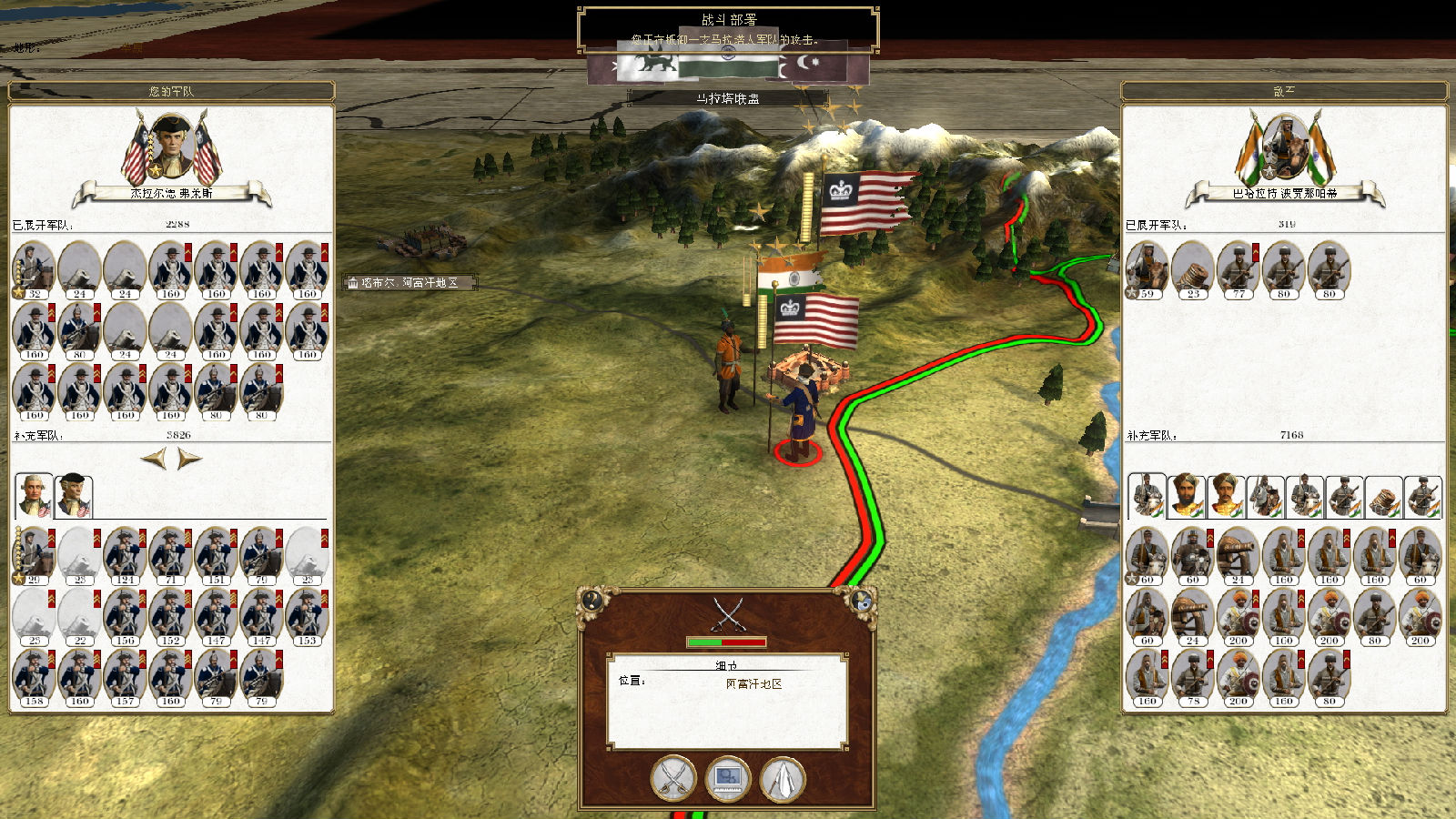Click the camera icon on battle panel corner
1456x819 pixels.
pos(862,600)
